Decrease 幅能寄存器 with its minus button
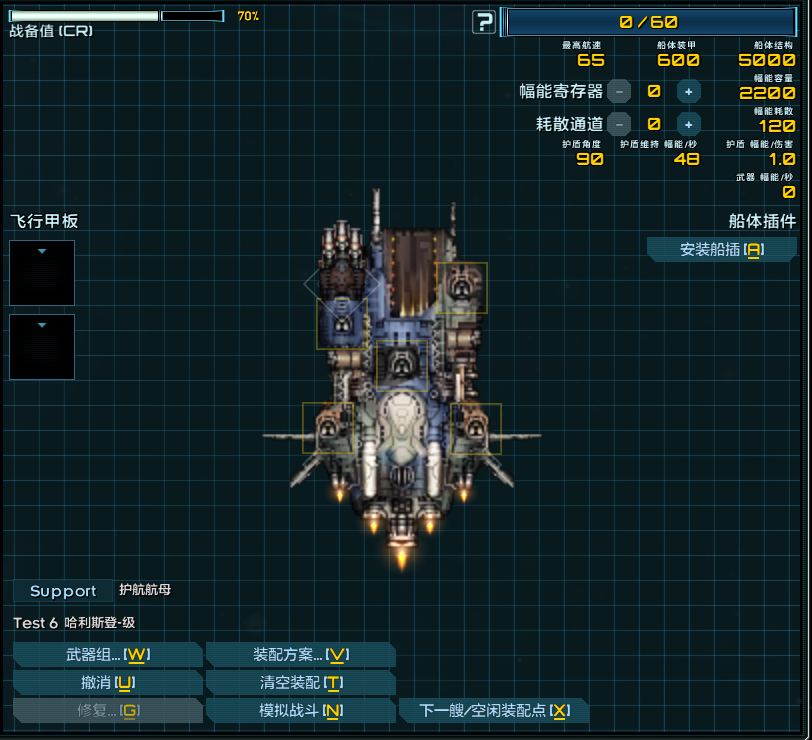This screenshot has width=812, height=740. click(619, 91)
